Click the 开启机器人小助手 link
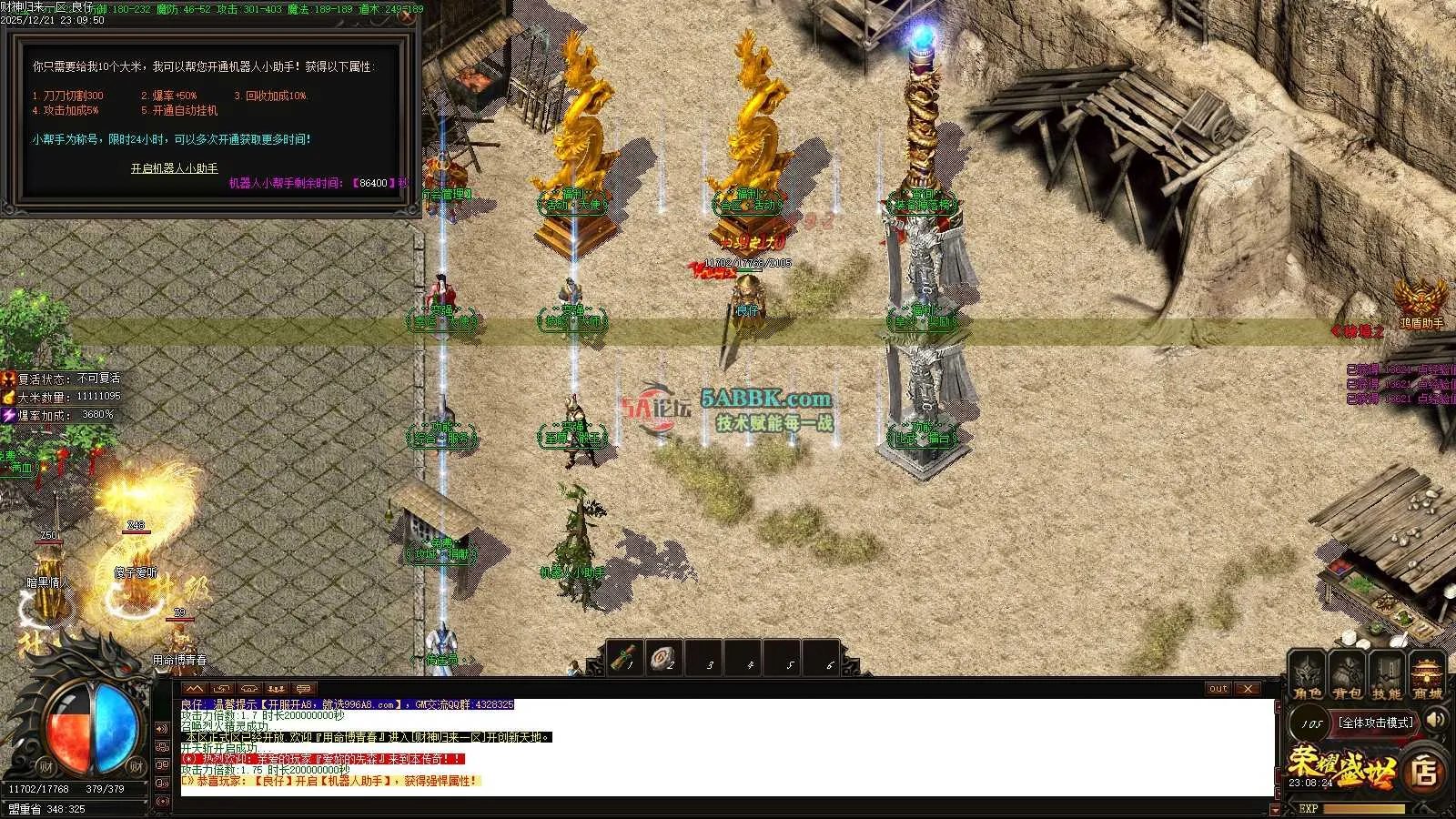The width and height of the screenshot is (1456, 819). [174, 168]
